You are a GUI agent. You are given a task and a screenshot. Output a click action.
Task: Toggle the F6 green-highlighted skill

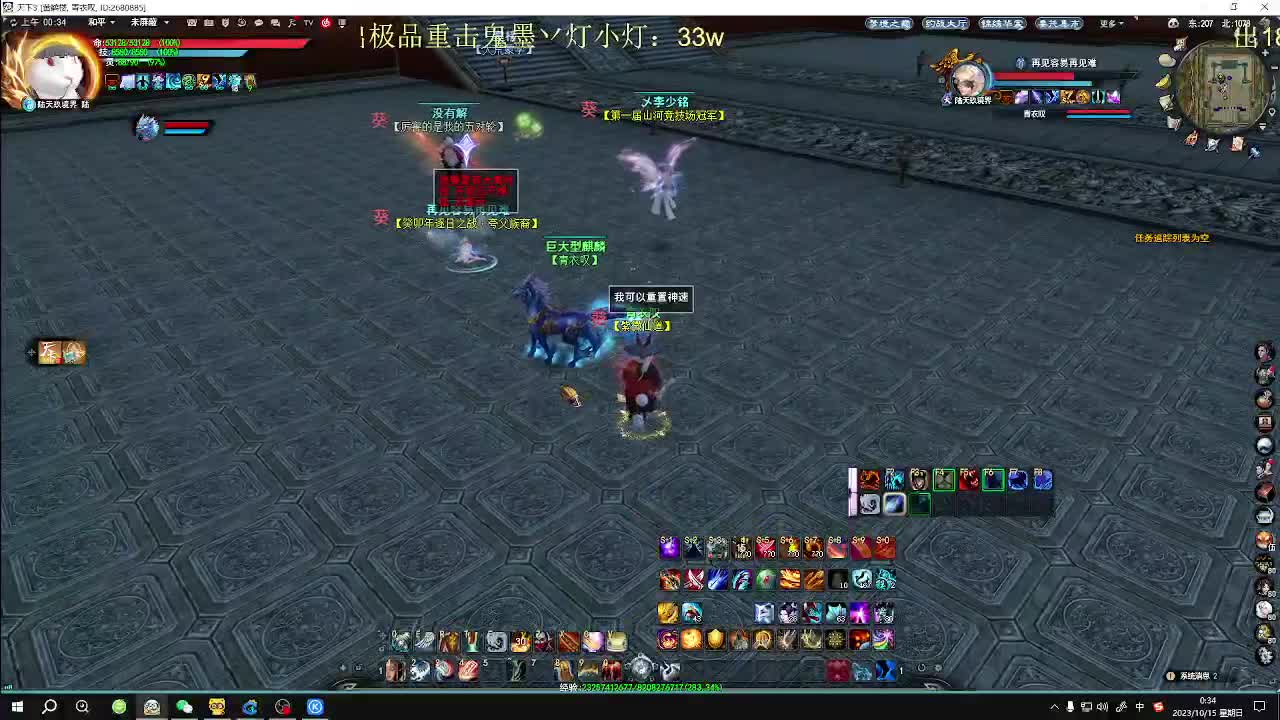[x=994, y=480]
